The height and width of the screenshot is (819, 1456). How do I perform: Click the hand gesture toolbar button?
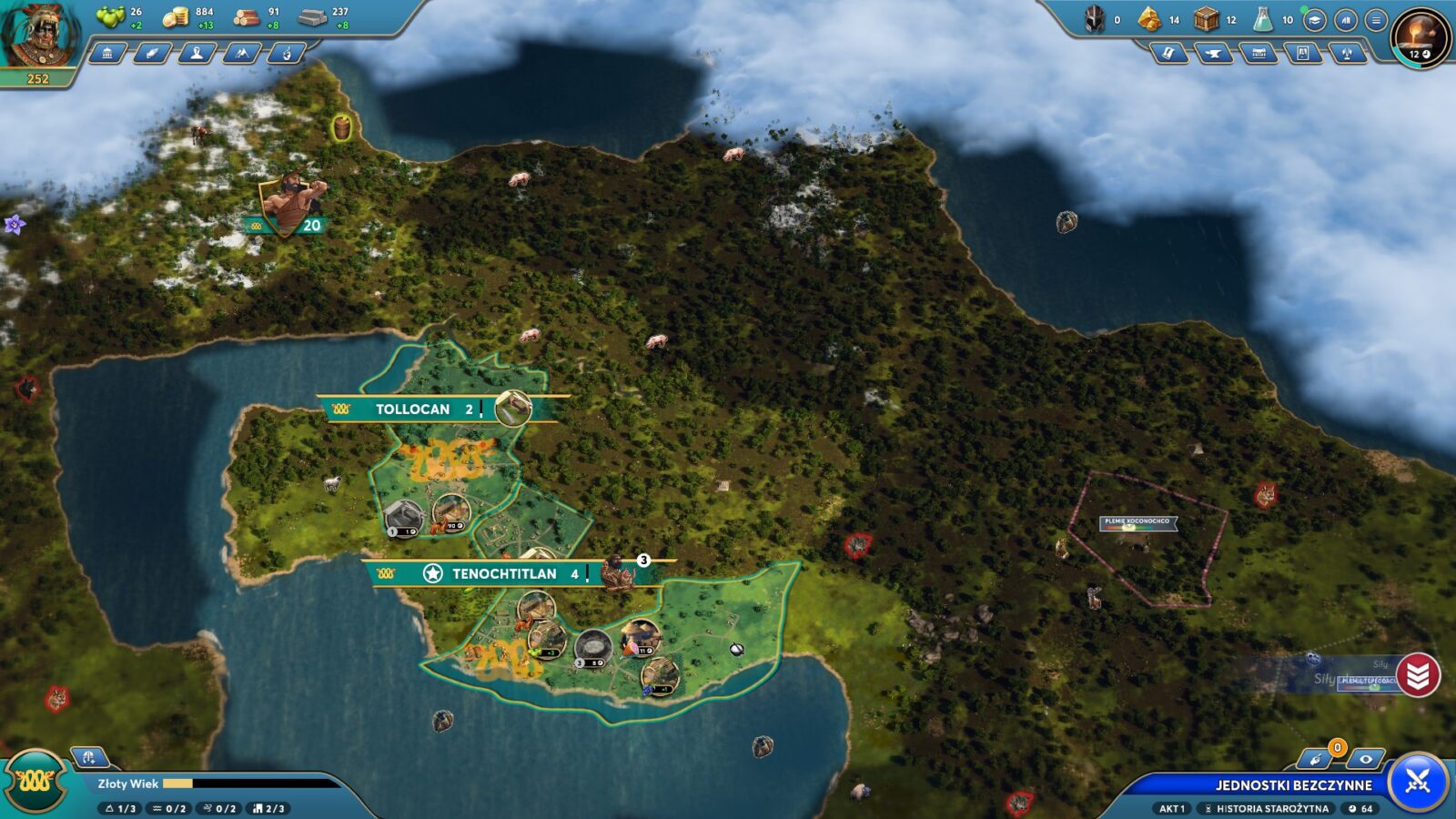pos(286,54)
